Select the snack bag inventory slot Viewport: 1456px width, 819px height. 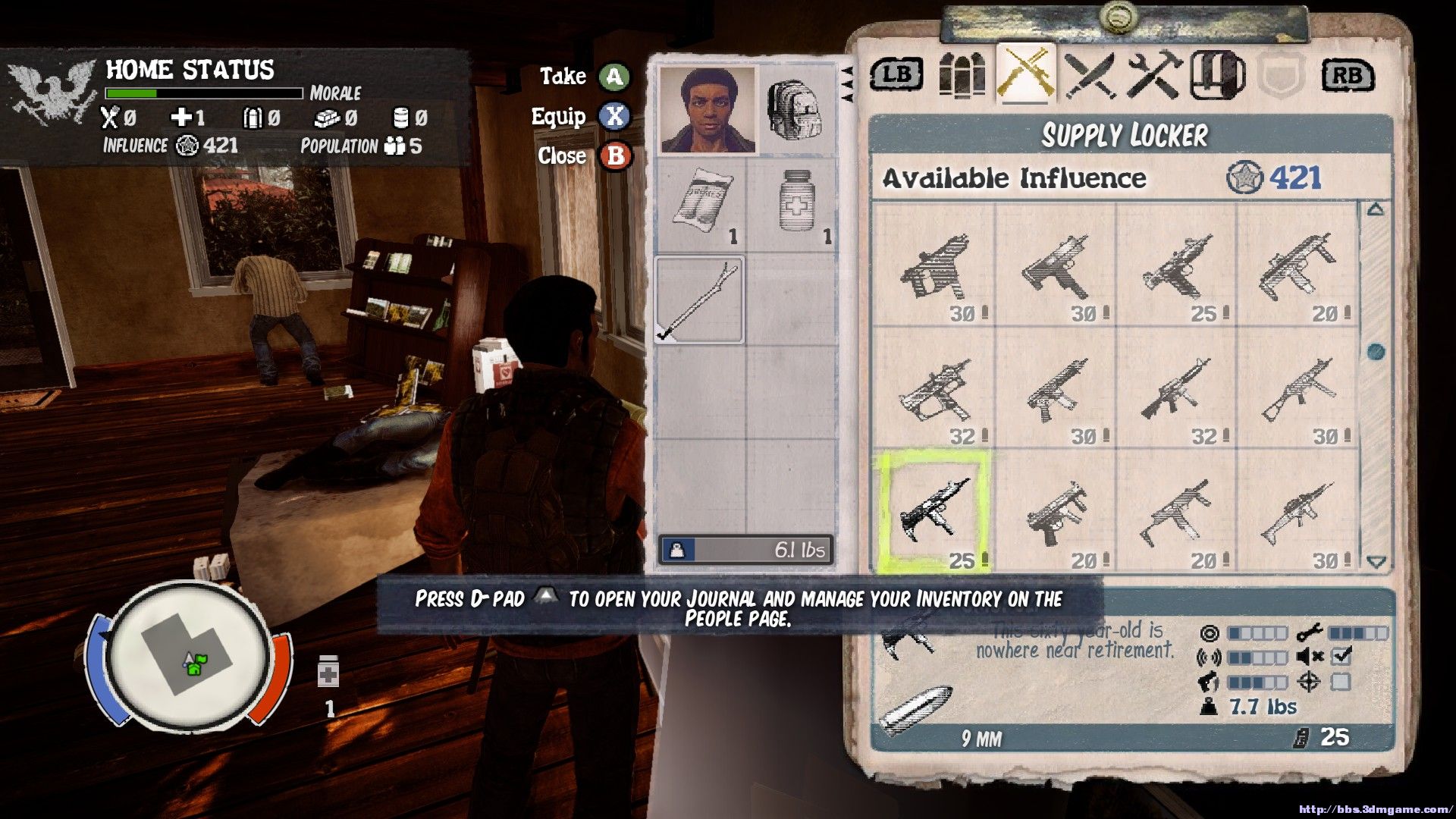[702, 203]
